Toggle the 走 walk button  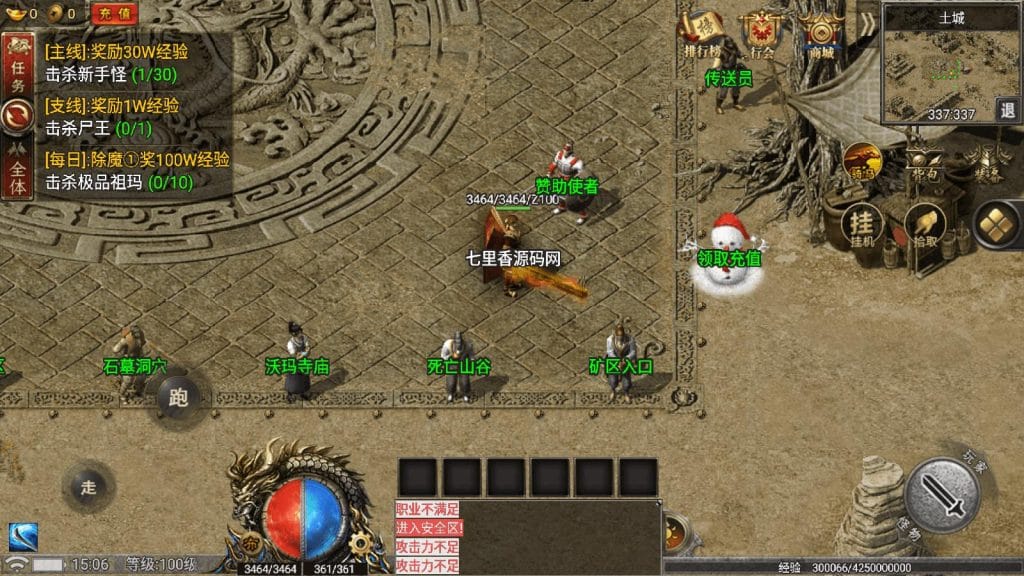tap(88, 488)
